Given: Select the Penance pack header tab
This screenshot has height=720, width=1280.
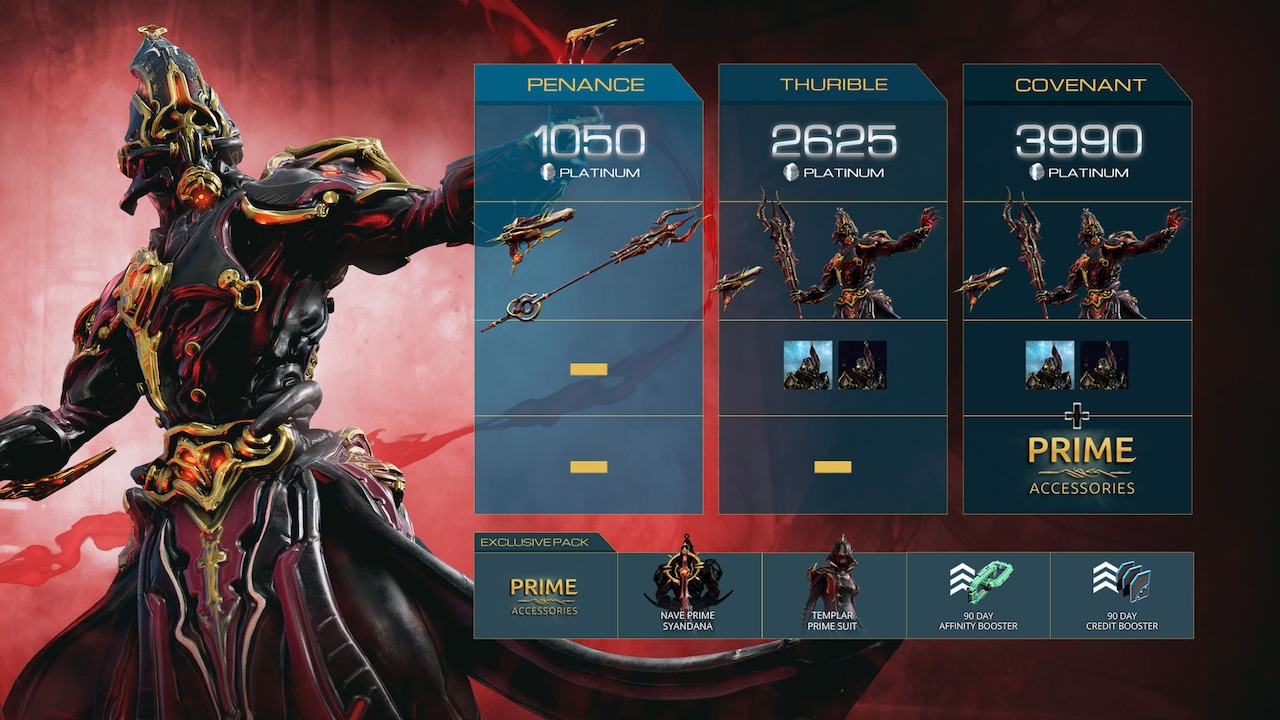Looking at the screenshot, I should pyautogui.click(x=584, y=84).
